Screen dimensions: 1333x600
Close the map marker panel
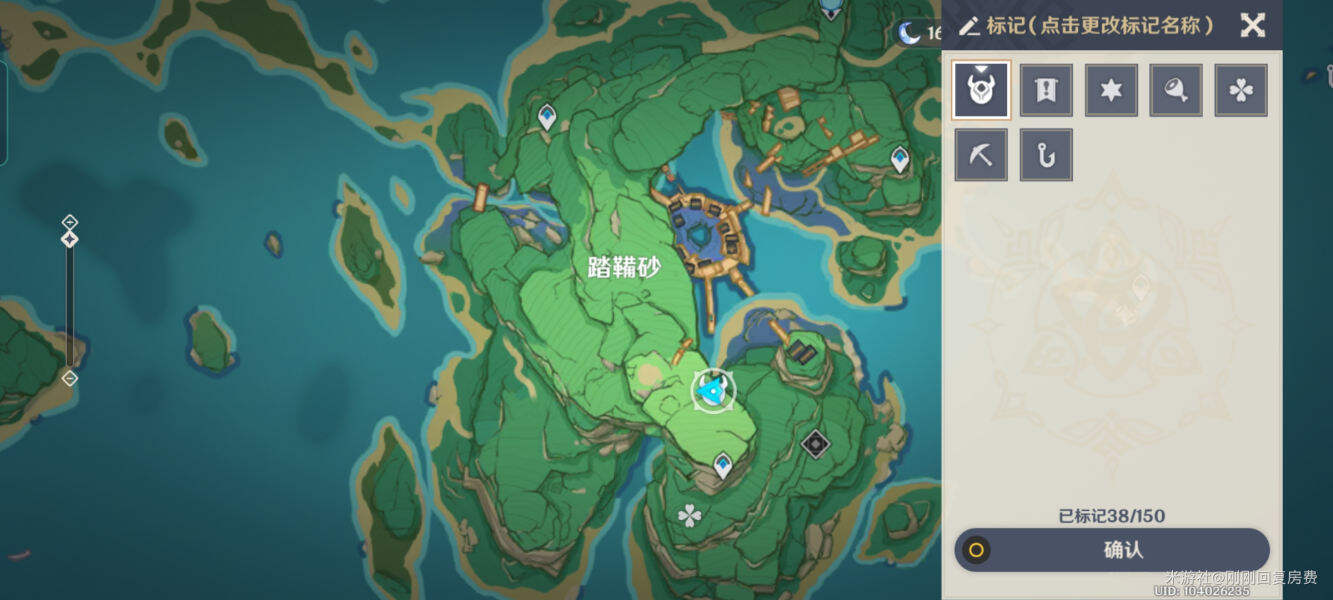point(1252,25)
